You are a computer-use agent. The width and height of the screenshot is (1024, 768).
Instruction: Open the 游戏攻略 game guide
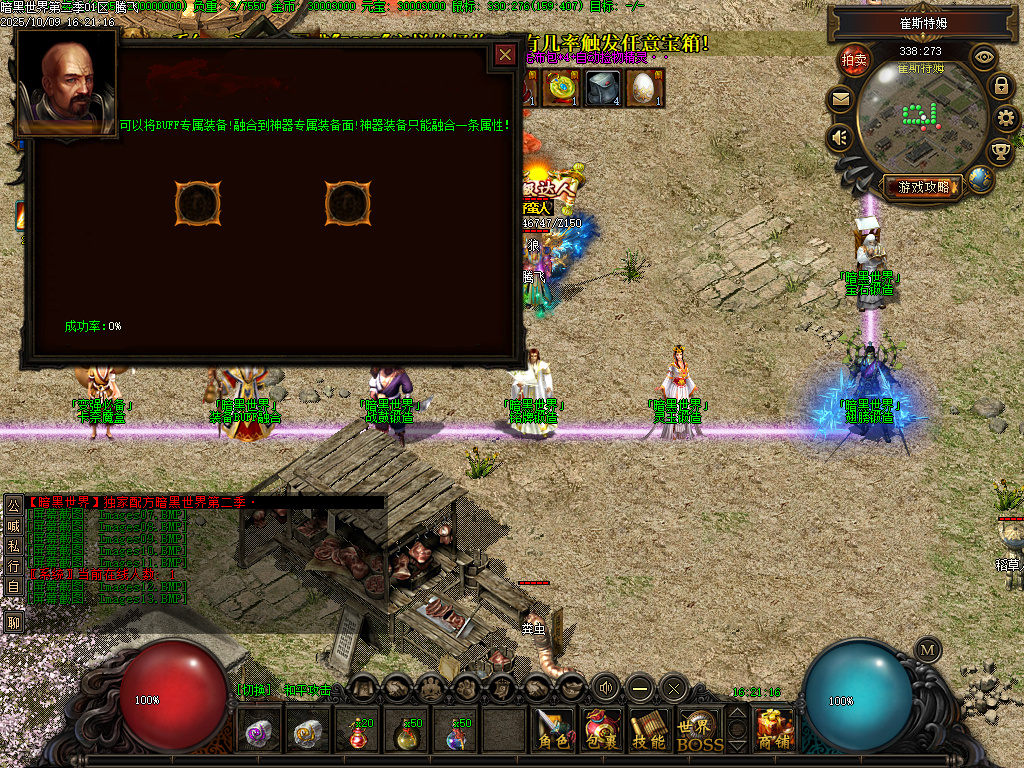(x=923, y=186)
